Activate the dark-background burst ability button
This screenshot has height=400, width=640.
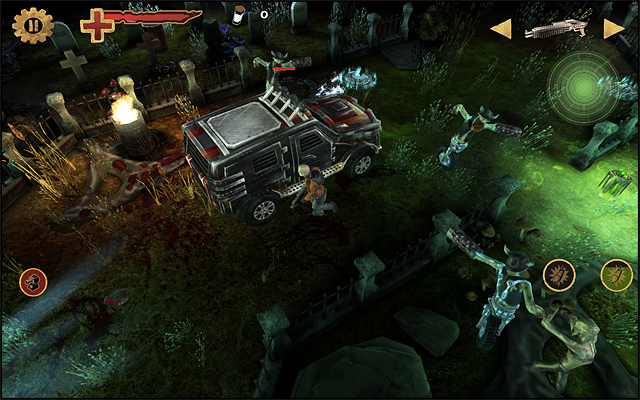558,274
